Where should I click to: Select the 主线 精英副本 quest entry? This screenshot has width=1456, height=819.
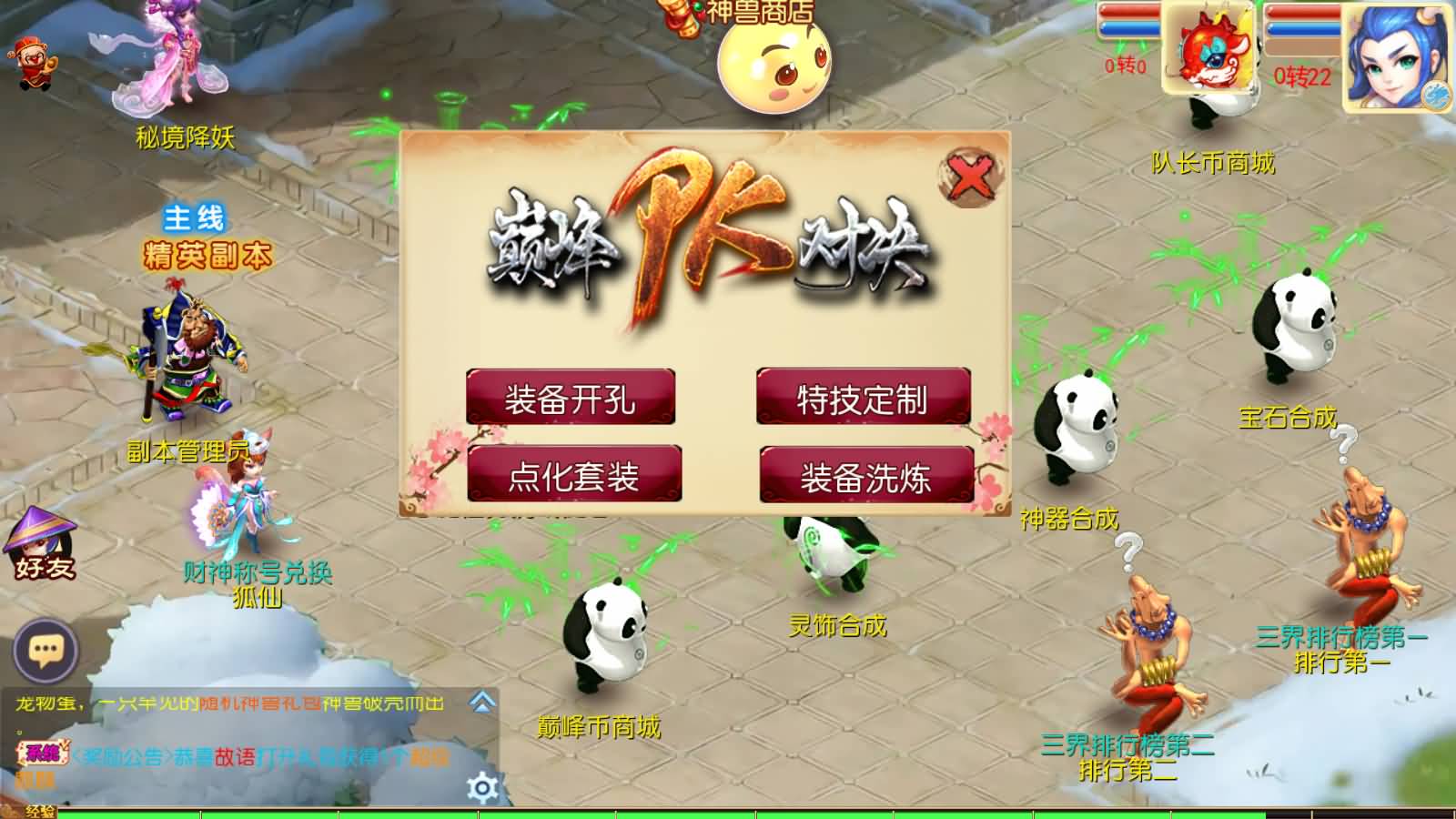[x=202, y=237]
